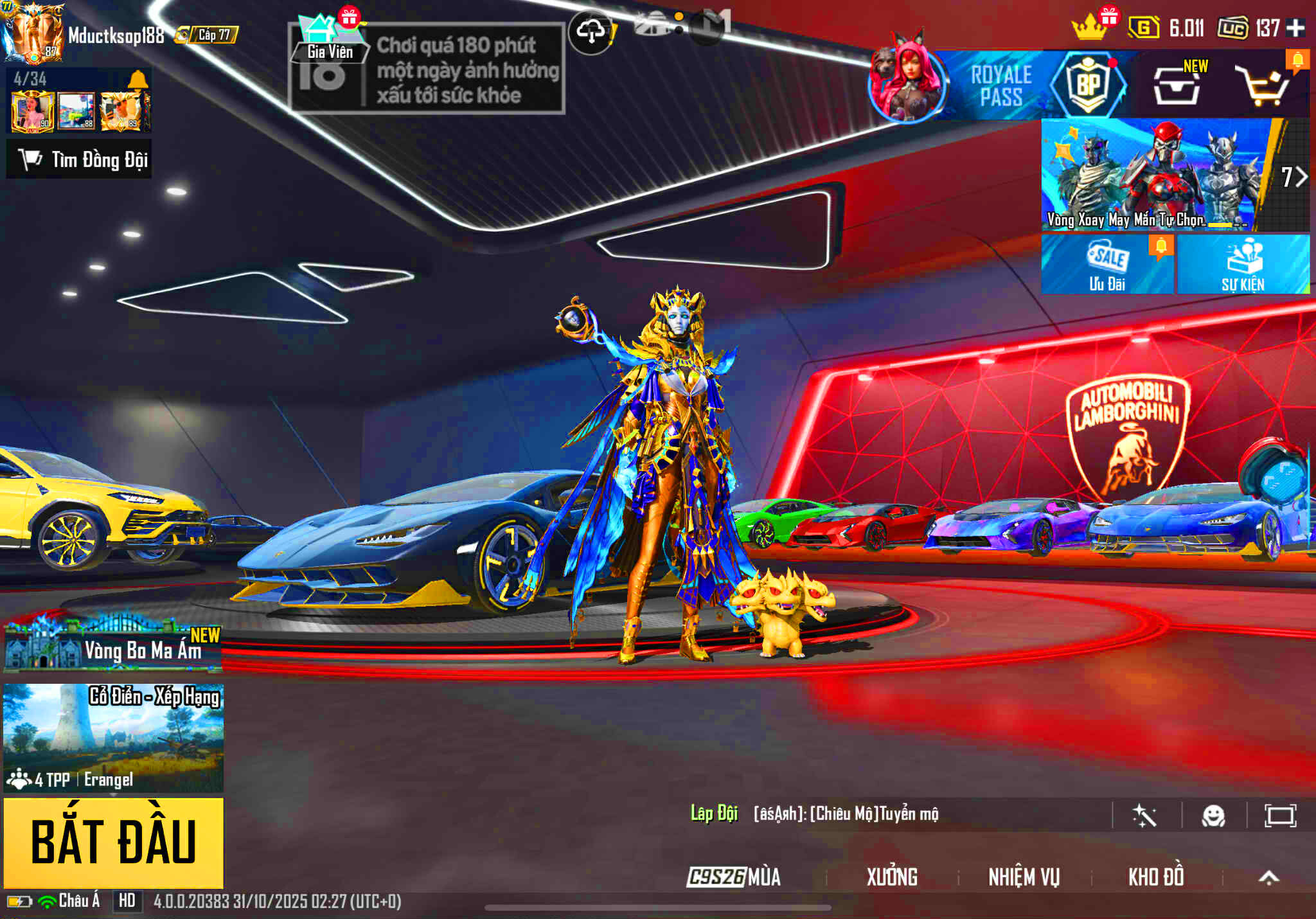
Task: Open the C9S26 MÙA season tab
Action: click(x=733, y=877)
